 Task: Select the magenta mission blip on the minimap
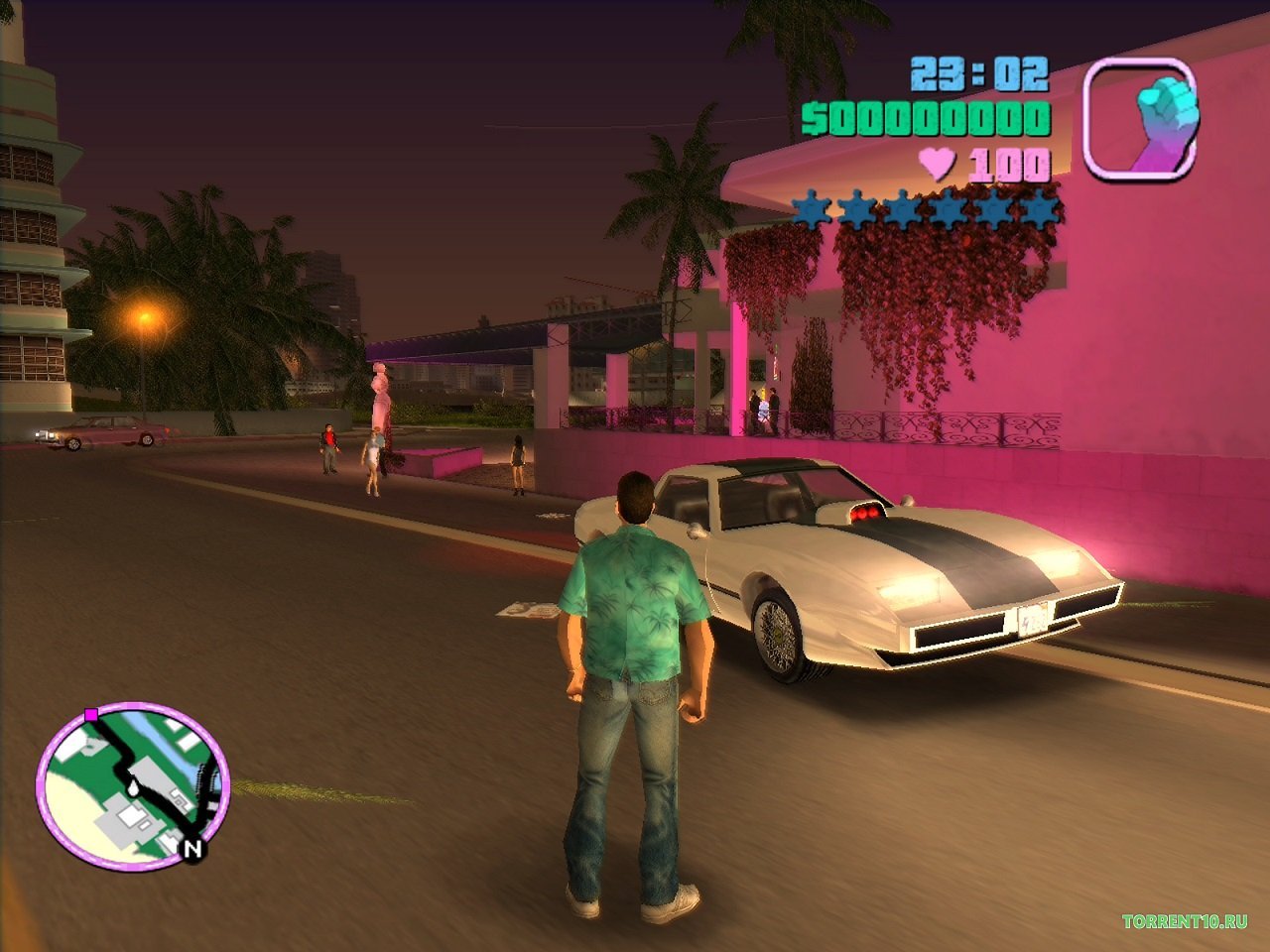pos(92,713)
